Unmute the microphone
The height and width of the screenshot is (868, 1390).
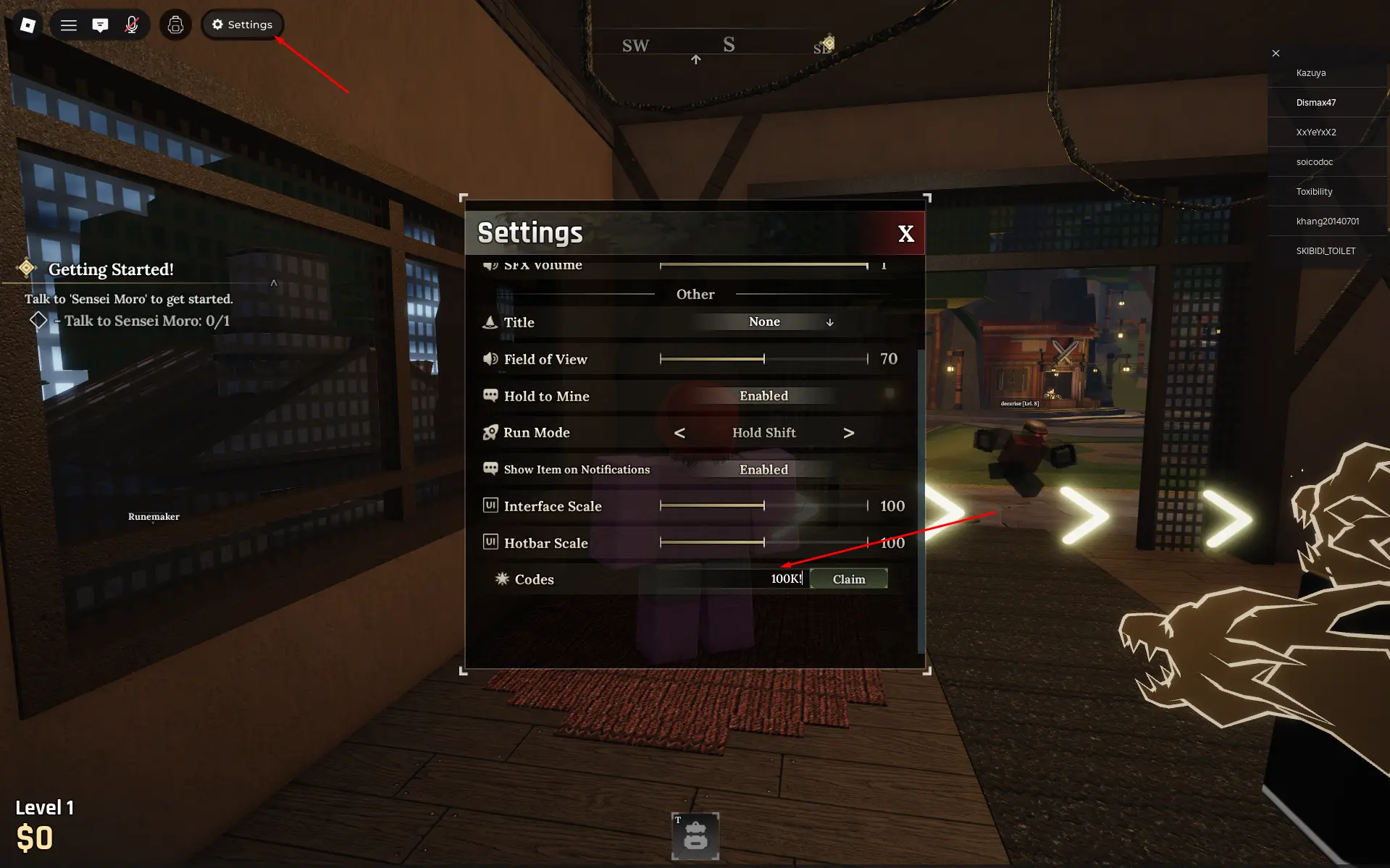pos(132,24)
